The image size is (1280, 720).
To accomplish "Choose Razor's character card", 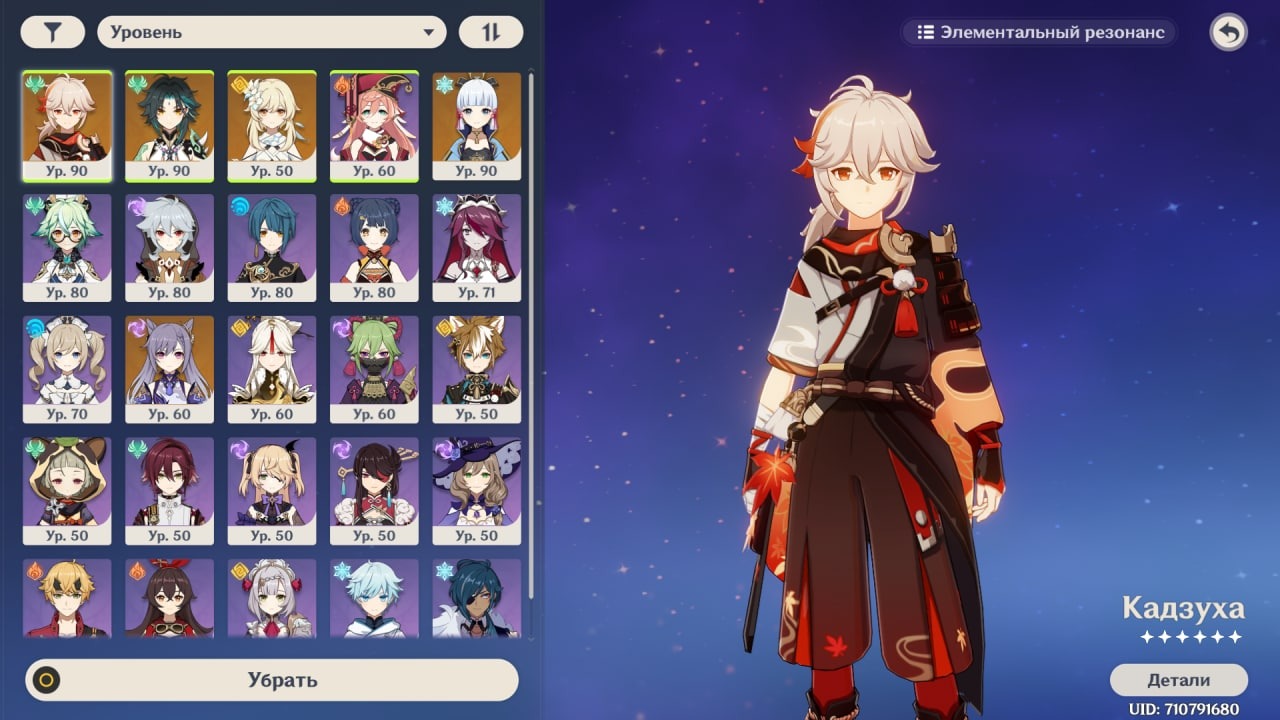I will [x=169, y=247].
